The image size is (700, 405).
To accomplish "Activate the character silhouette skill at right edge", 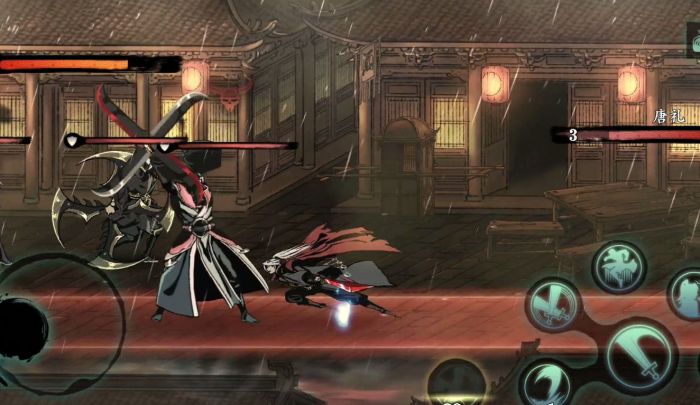I will (x=687, y=293).
